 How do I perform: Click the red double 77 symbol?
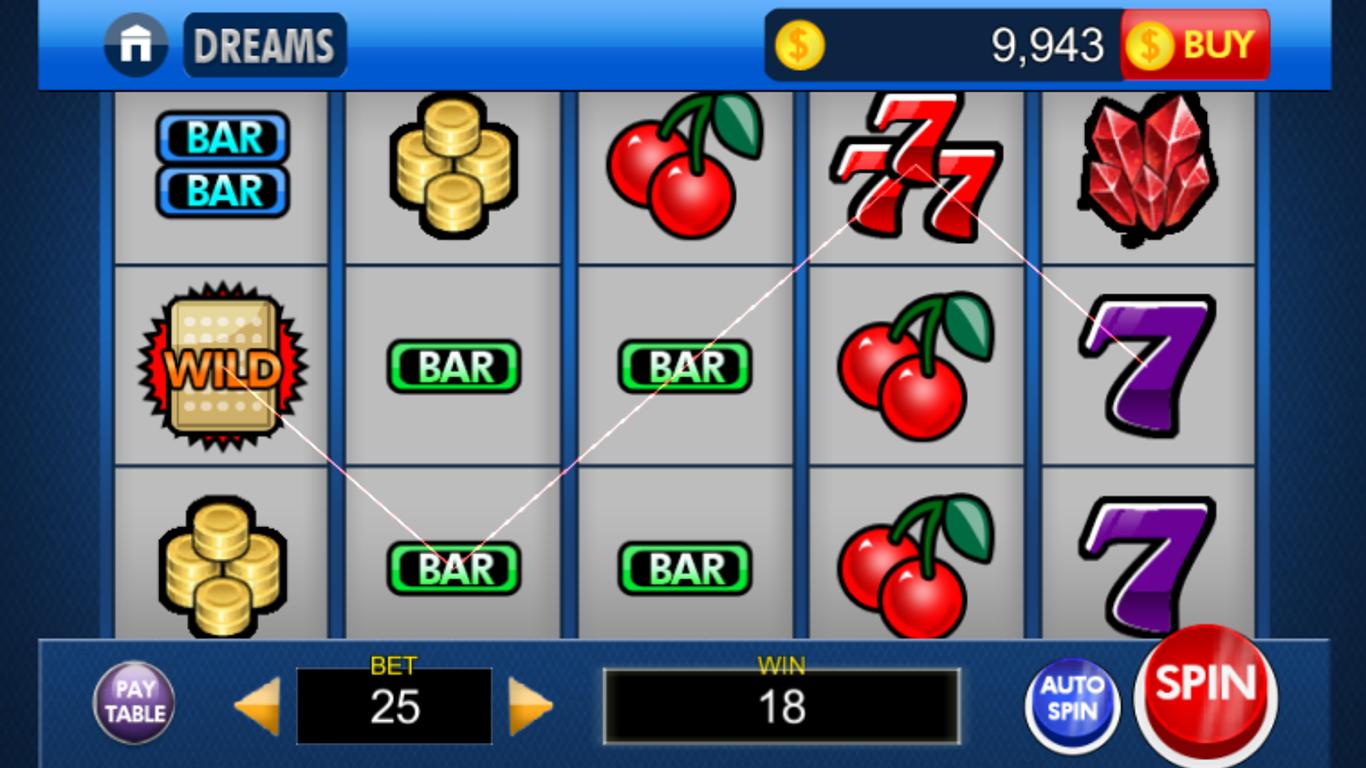click(x=913, y=165)
